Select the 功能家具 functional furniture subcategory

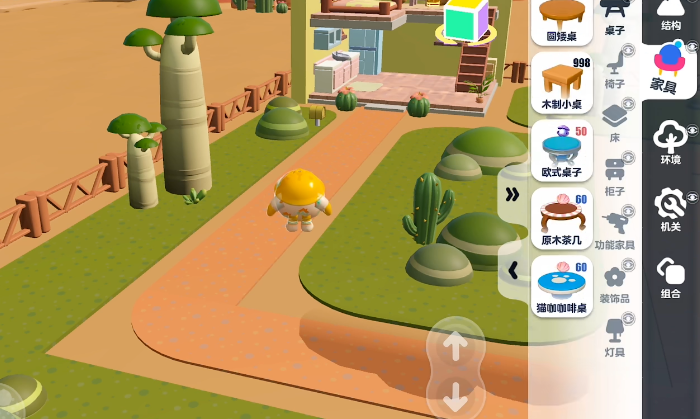pyautogui.click(x=615, y=230)
